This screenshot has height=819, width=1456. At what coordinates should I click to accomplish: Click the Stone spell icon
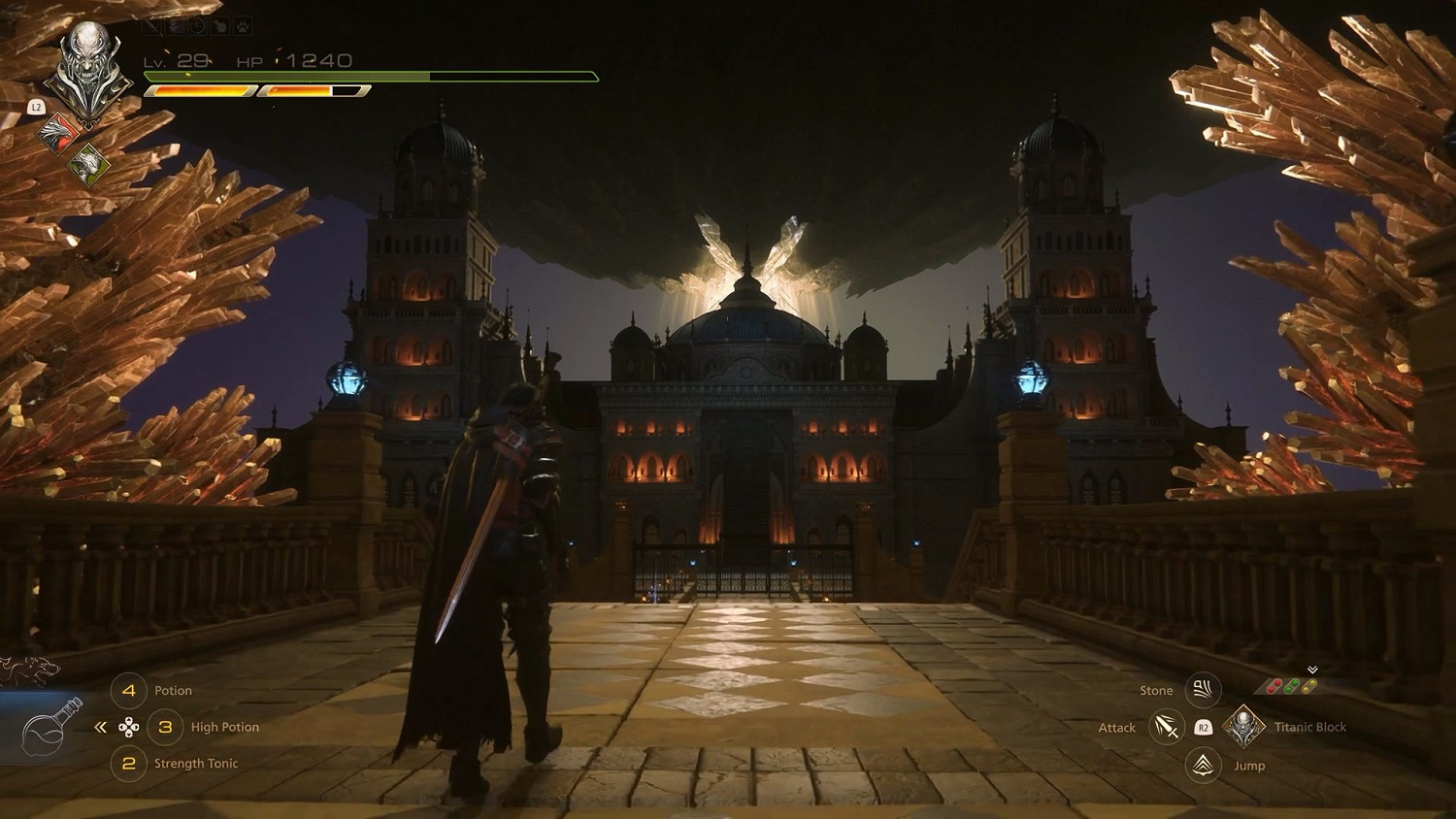[x=1204, y=690]
